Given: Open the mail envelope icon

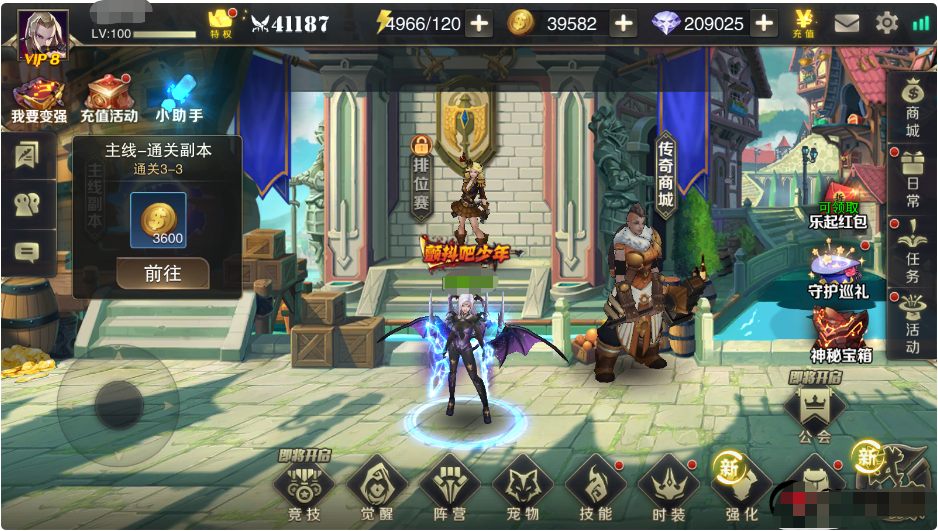Looking at the screenshot, I should (x=847, y=23).
